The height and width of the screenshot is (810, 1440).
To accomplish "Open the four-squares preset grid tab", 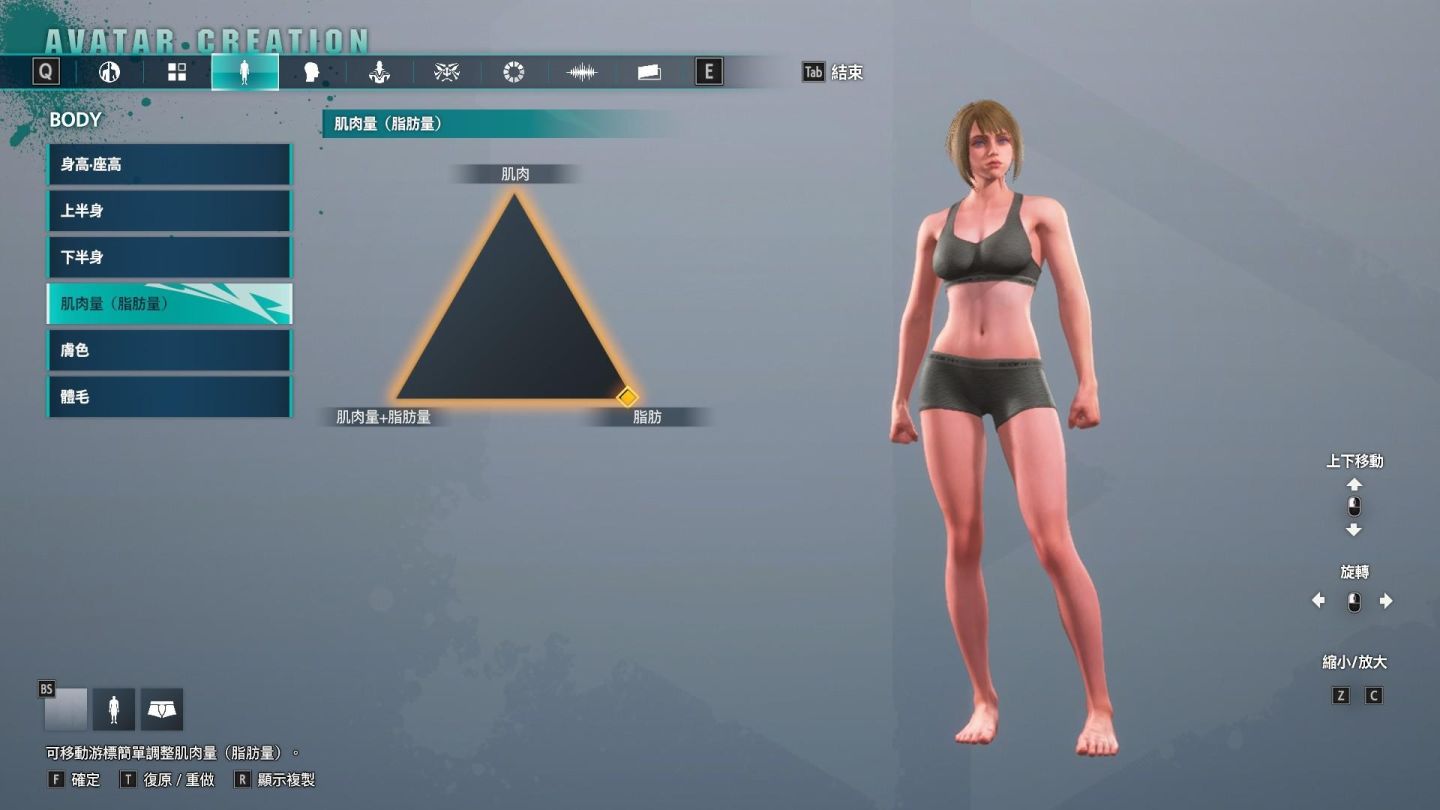I will (x=177, y=72).
